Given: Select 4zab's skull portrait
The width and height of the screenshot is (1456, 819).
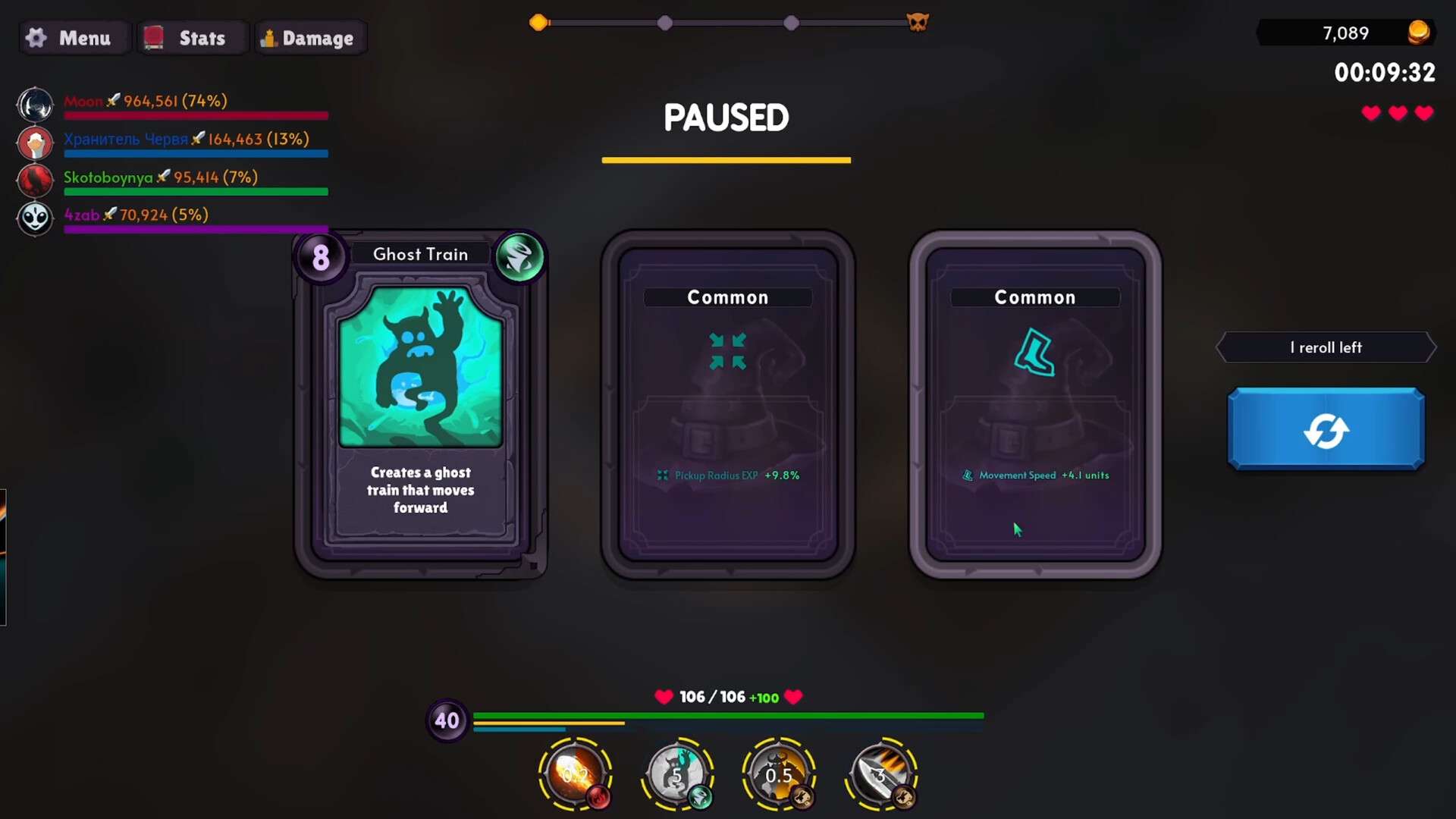Looking at the screenshot, I should 35,218.
